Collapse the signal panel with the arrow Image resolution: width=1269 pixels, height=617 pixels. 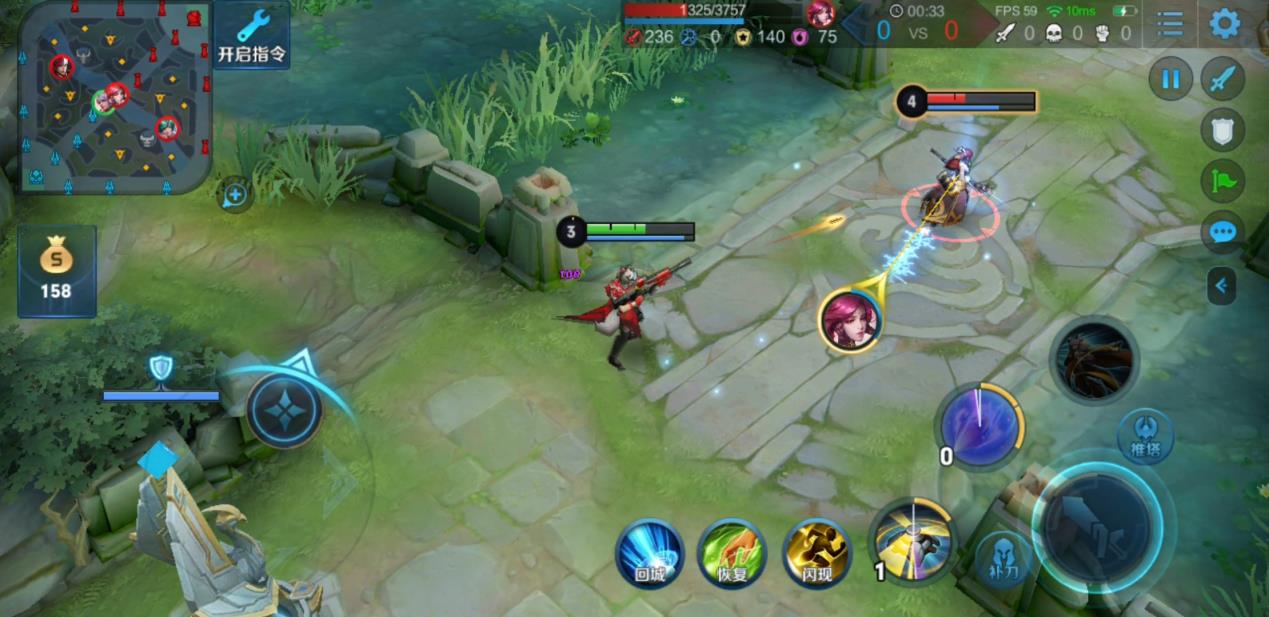pyautogui.click(x=1221, y=287)
